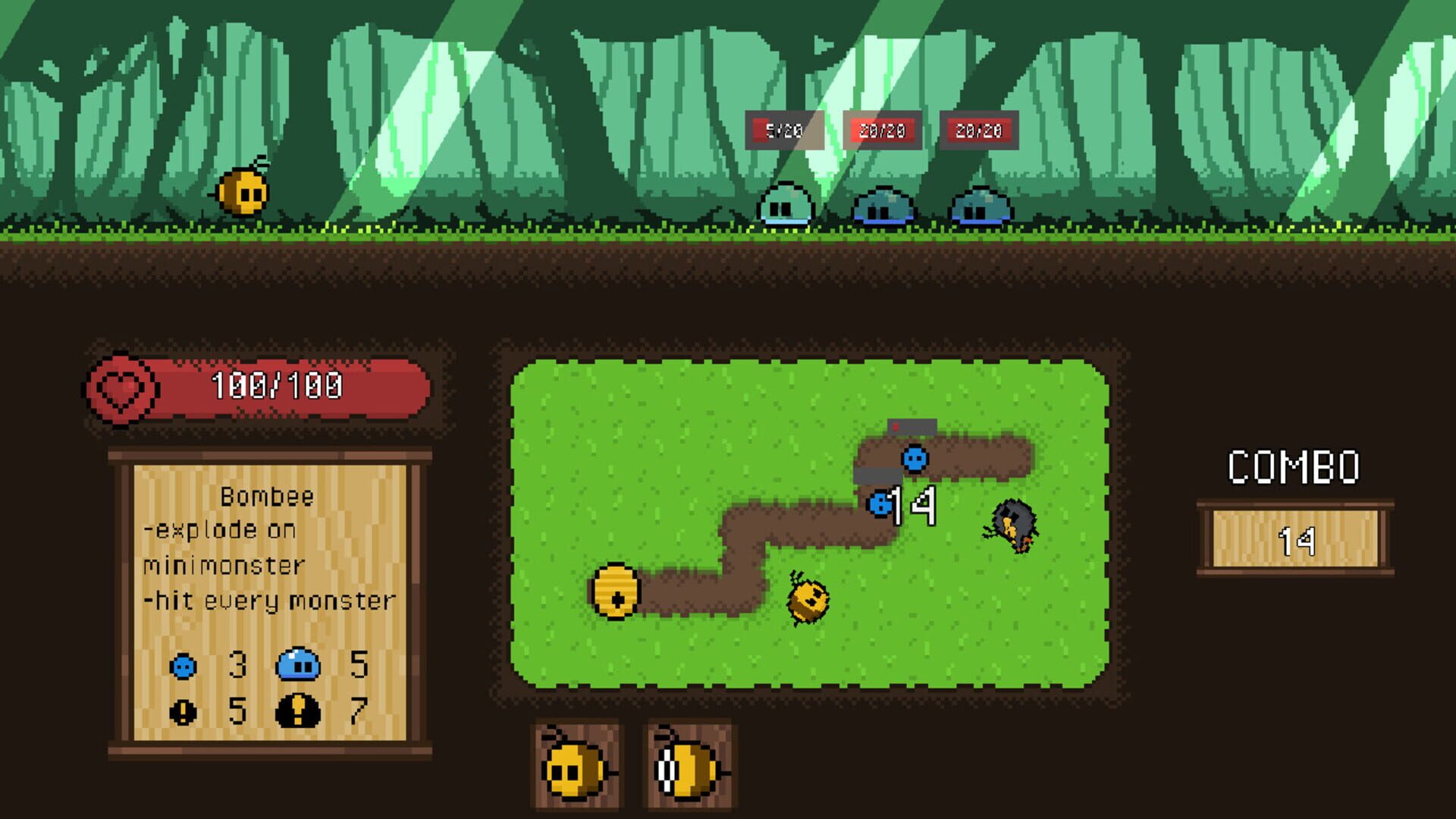
Task: Click the blue minimonster near the combo counter
Action: pos(914,458)
